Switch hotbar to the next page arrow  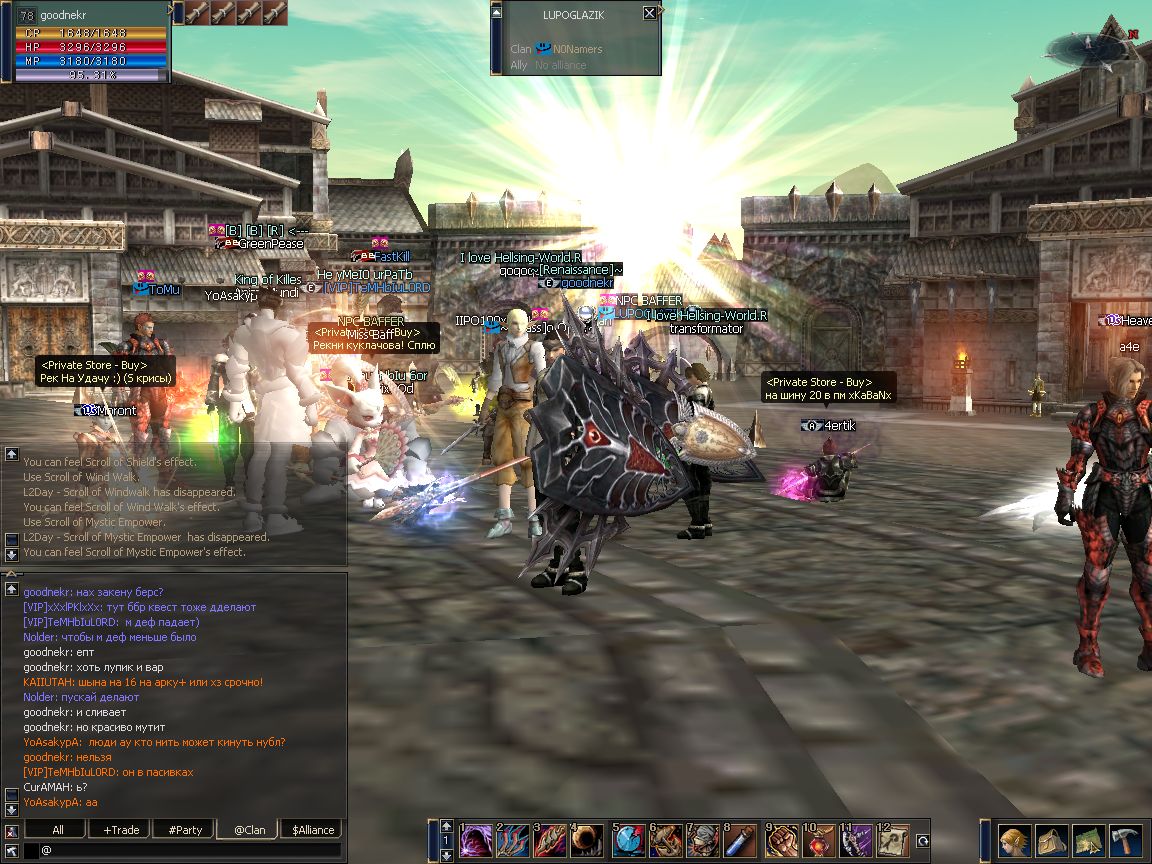(446, 855)
